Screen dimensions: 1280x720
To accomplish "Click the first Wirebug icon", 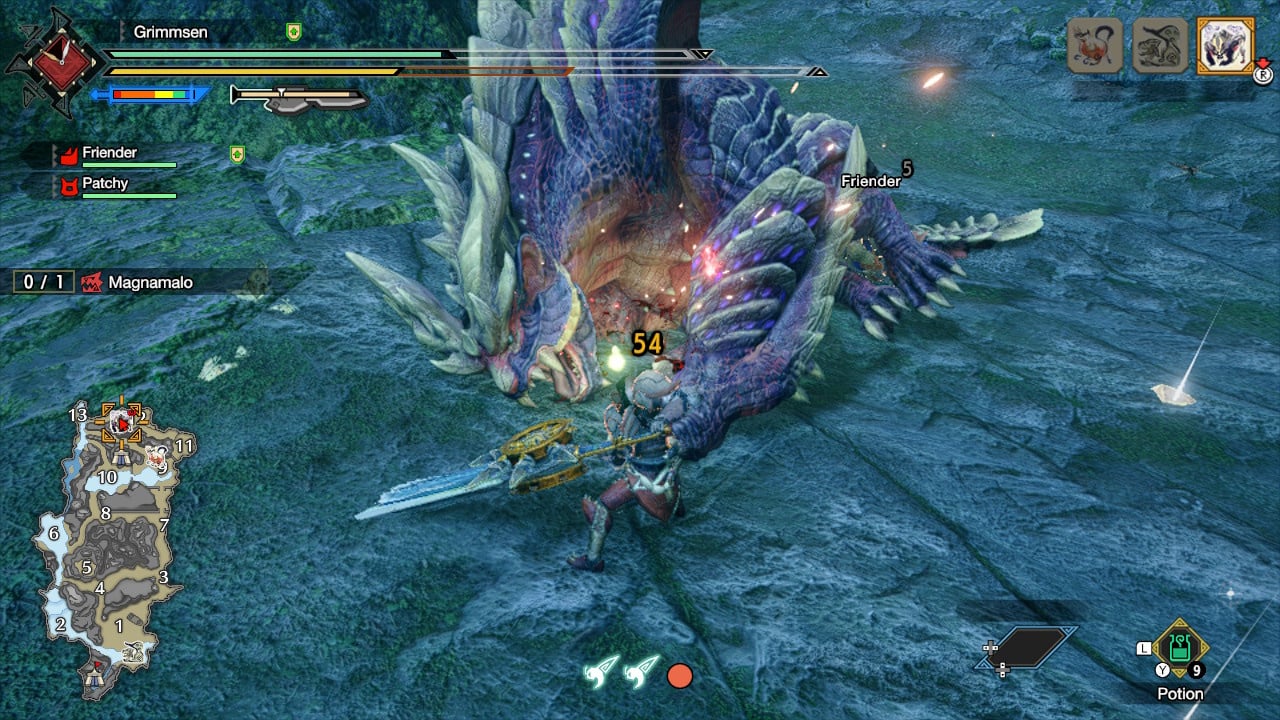I will tap(602, 673).
